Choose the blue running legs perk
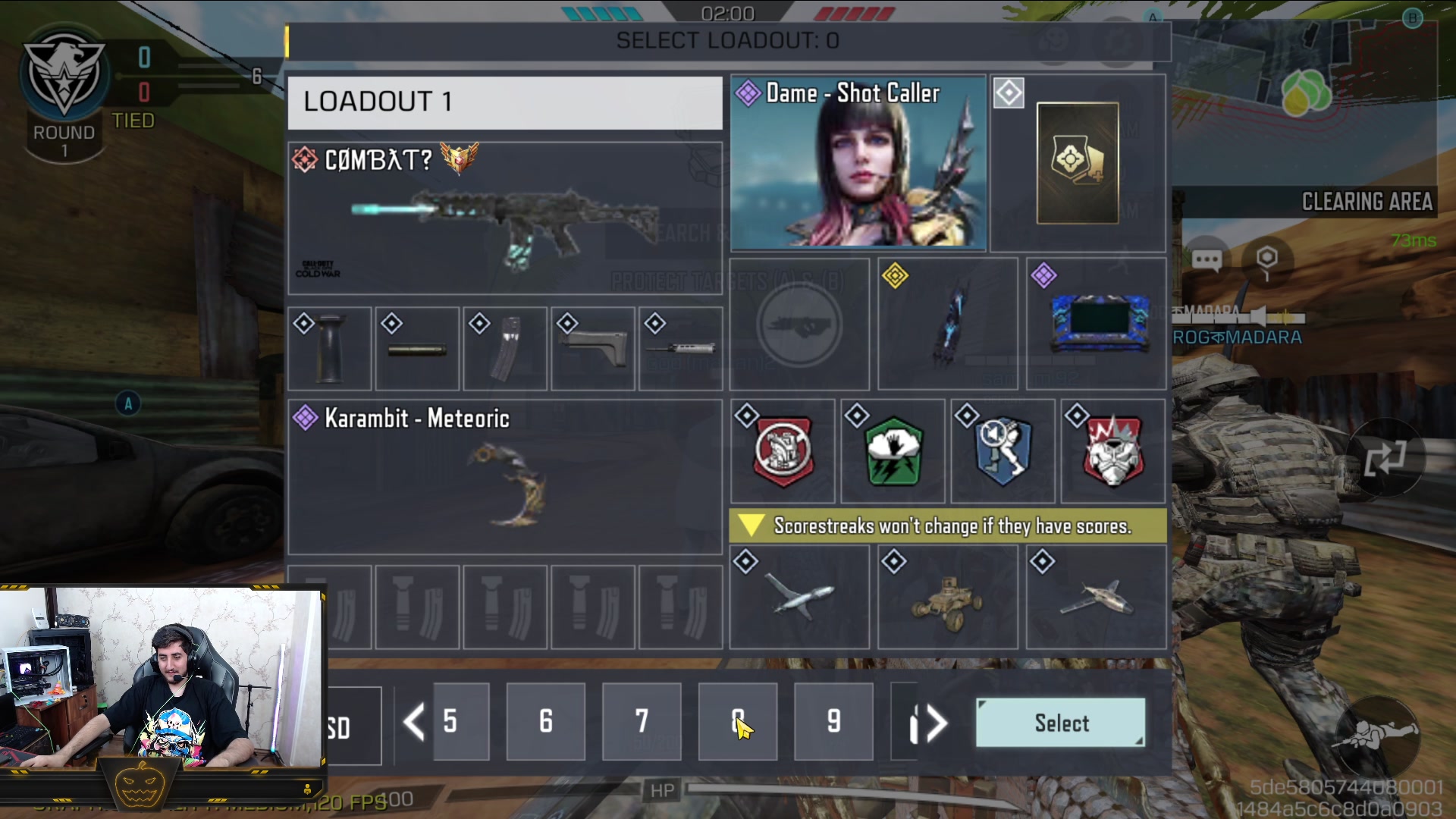Viewport: 1456px width, 819px height. pyautogui.click(x=1003, y=451)
